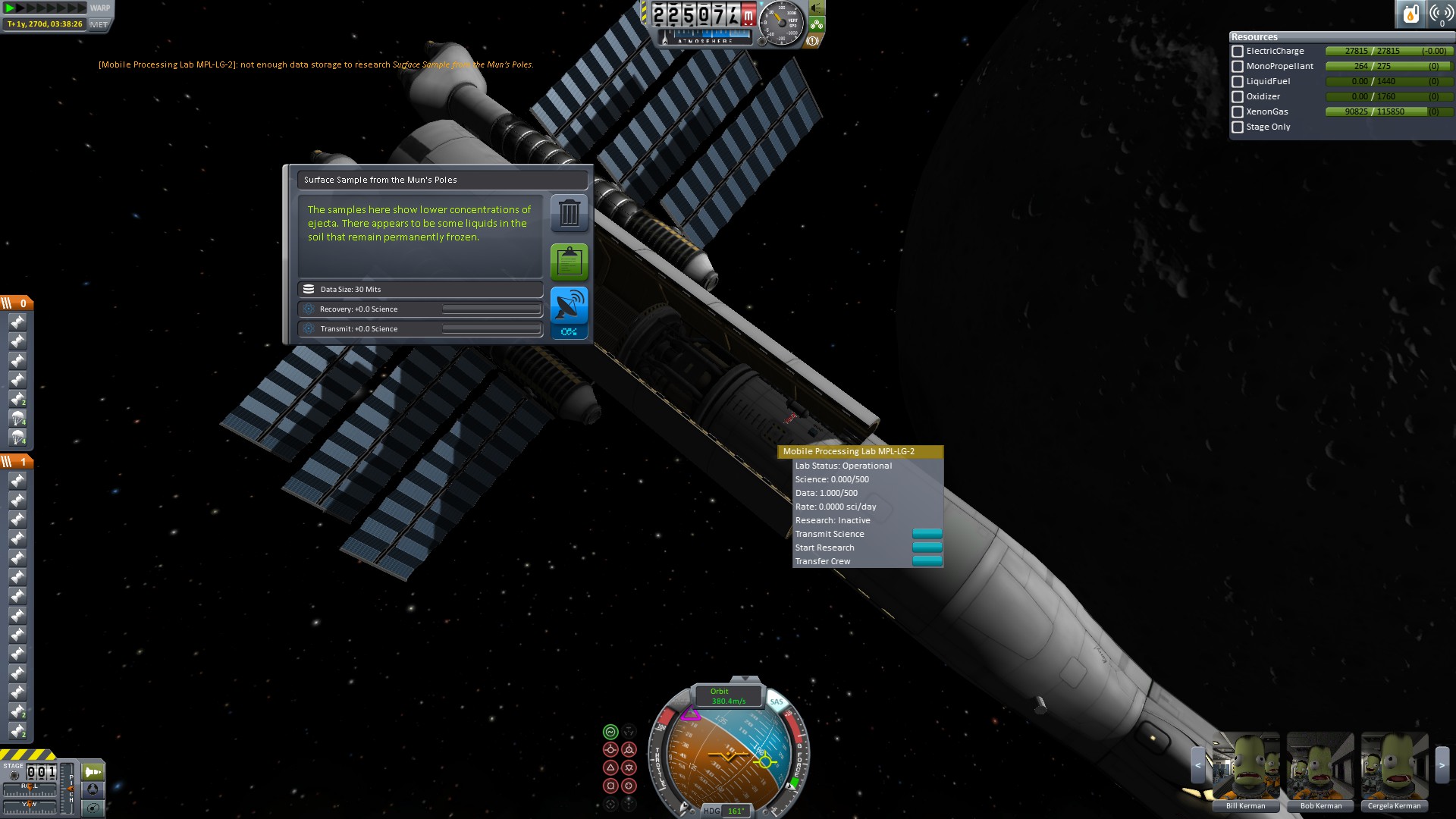Start Research in the Mobile Processing Lab
Screen dimensions: 1456x819
[x=927, y=548]
